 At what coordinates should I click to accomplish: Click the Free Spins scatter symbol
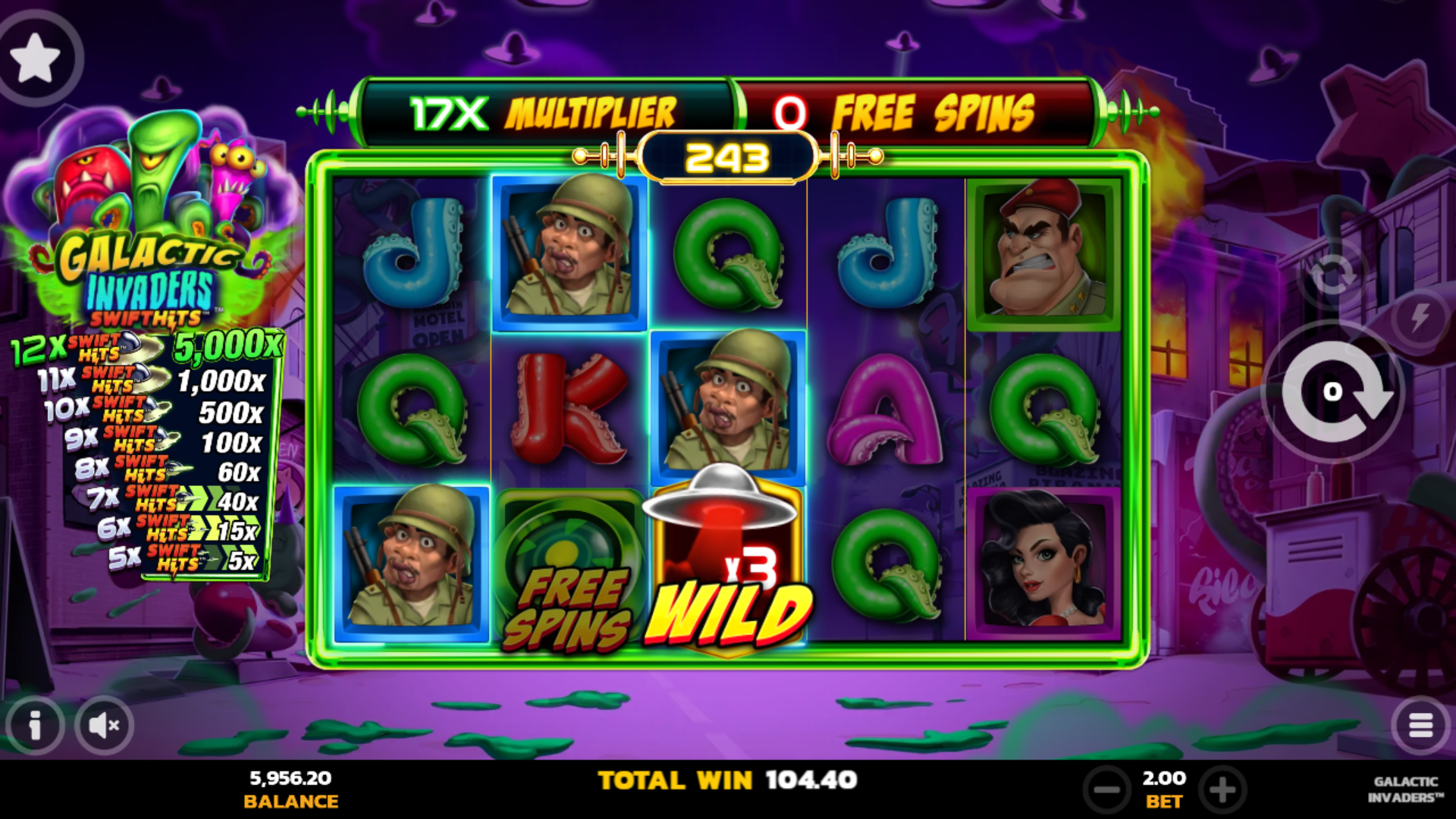(x=569, y=565)
